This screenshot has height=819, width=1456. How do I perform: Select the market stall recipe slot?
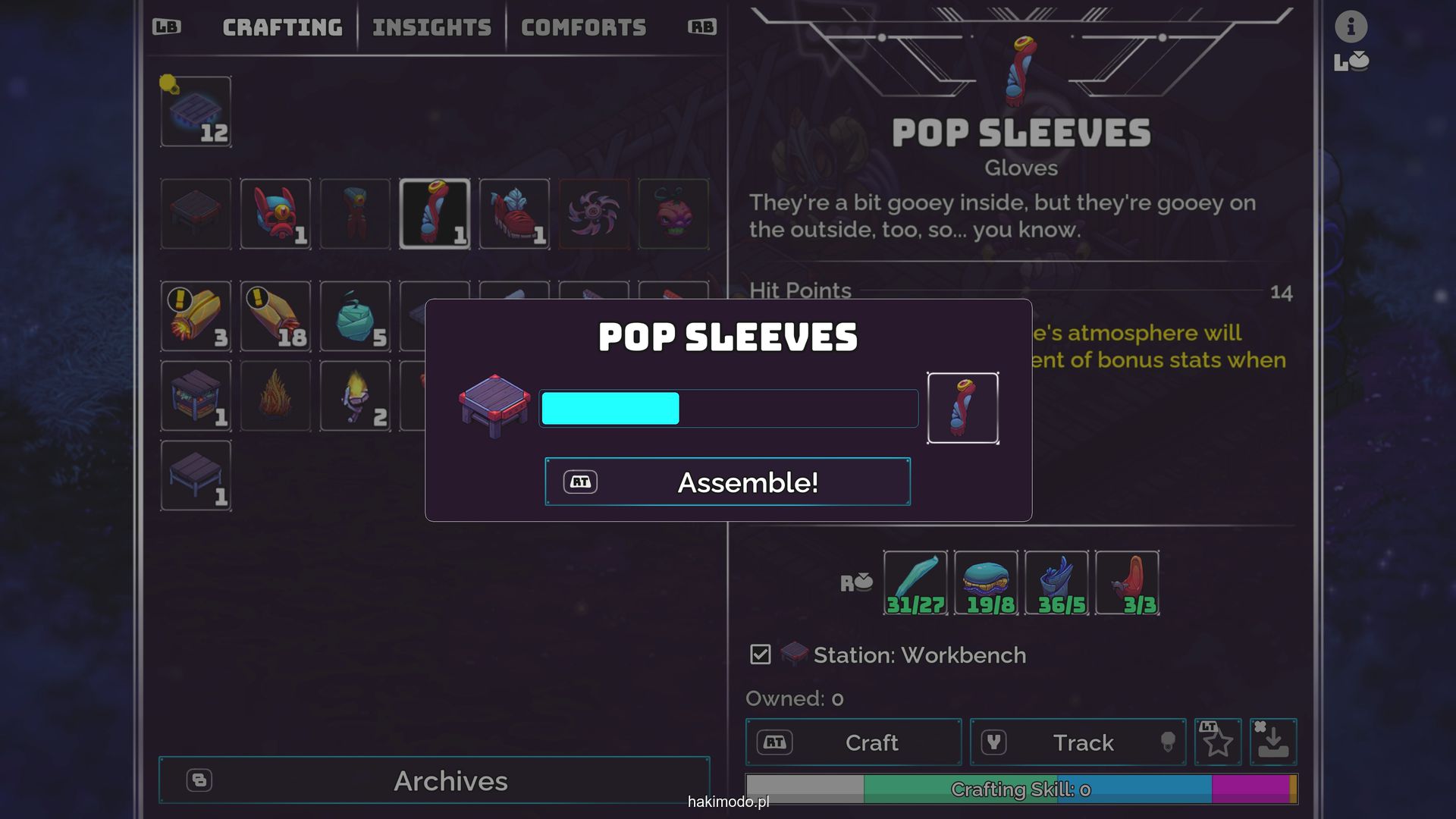[x=196, y=396]
